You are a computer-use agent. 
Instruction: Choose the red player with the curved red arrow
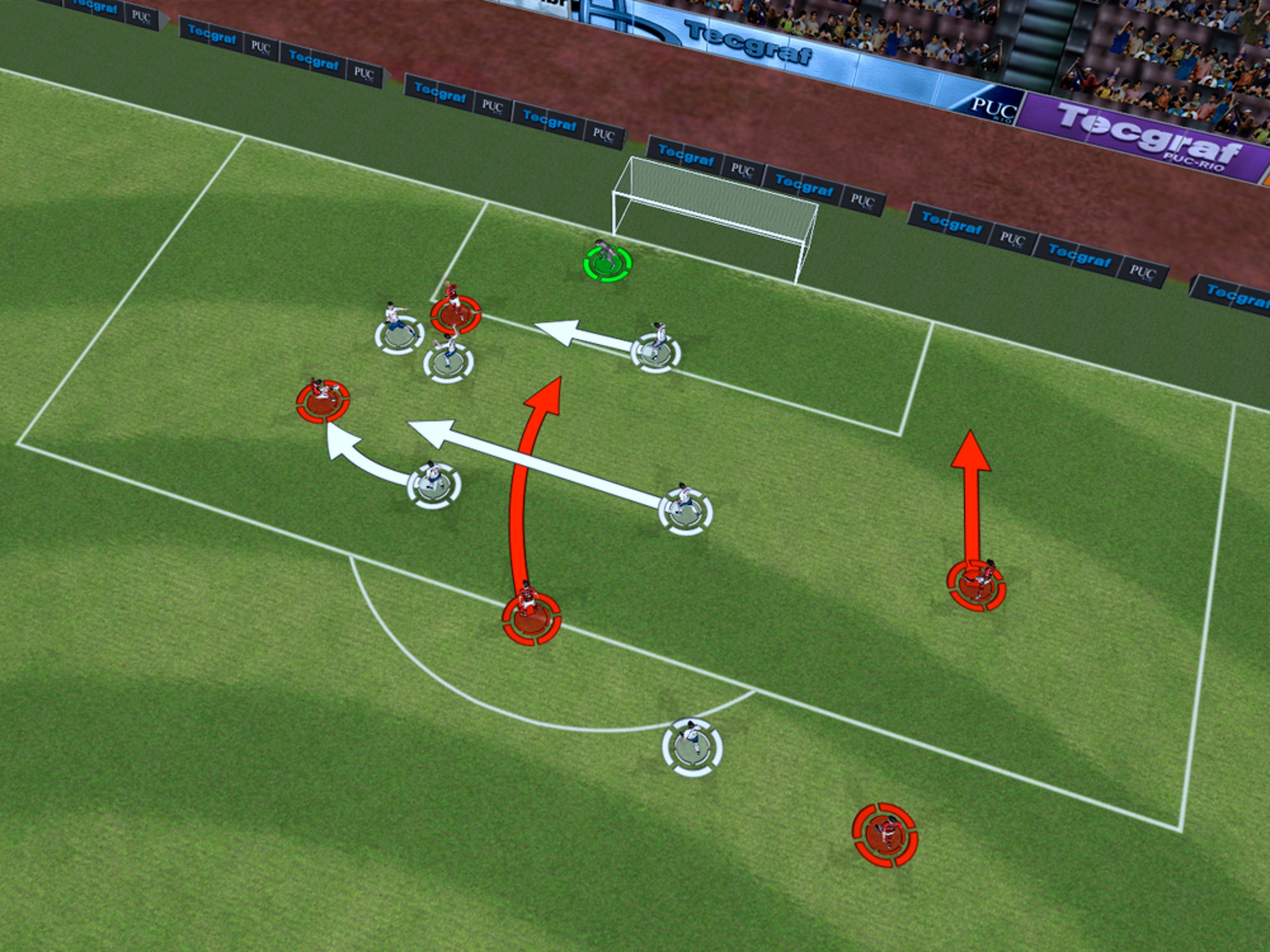pos(531,618)
